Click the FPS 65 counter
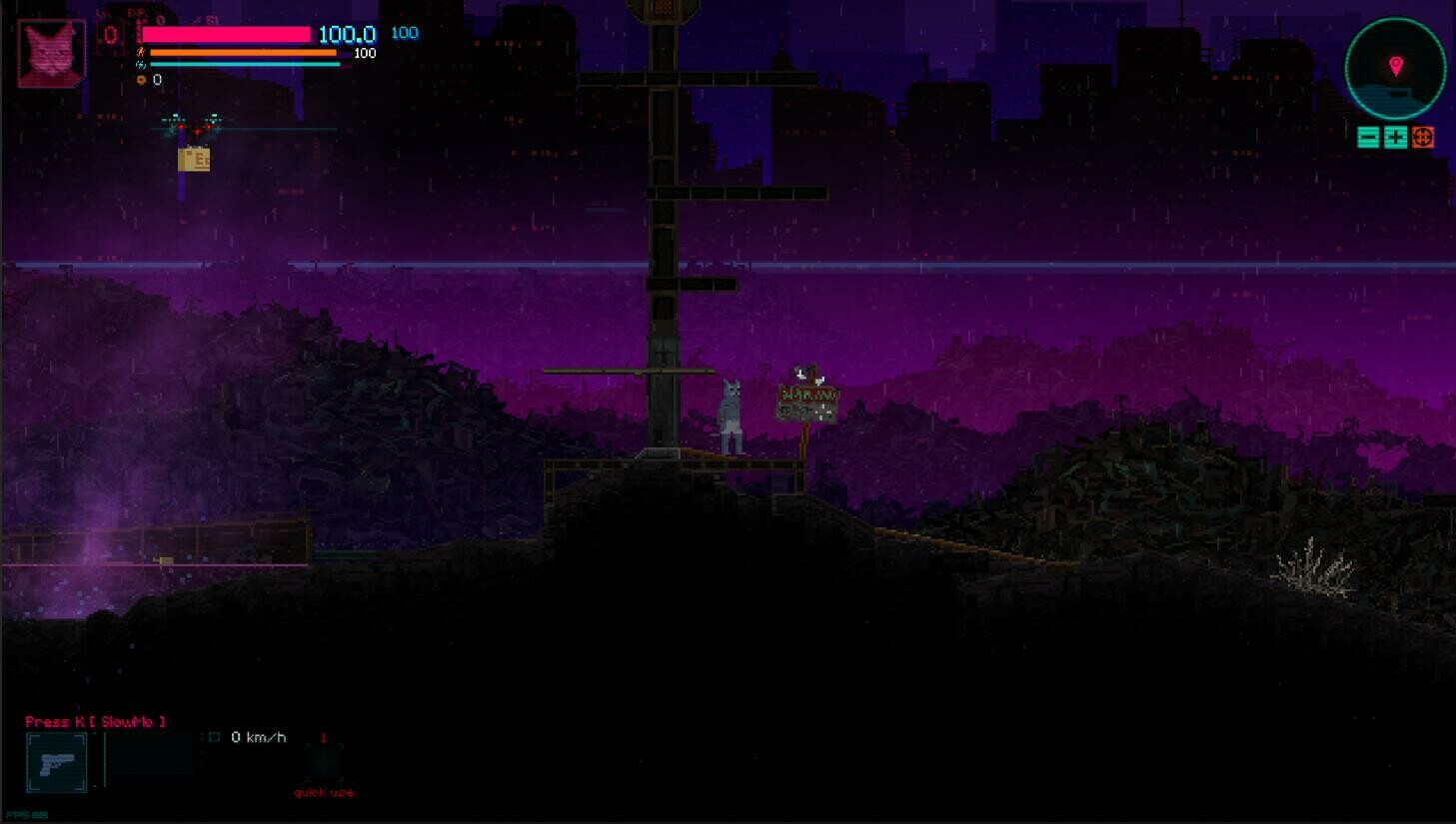Image resolution: width=1456 pixels, height=824 pixels. pyautogui.click(x=26, y=813)
